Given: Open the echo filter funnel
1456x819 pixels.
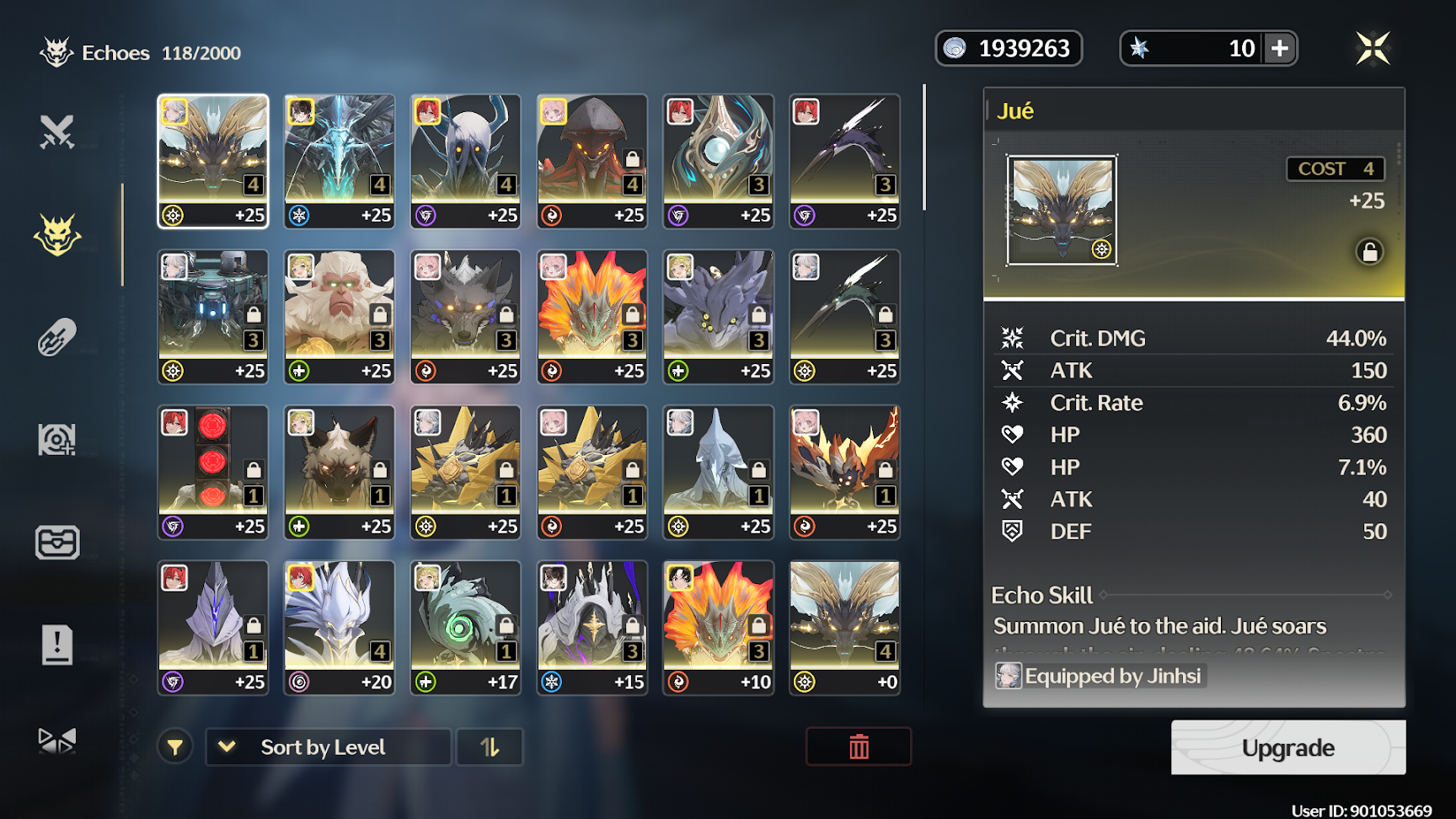Looking at the screenshot, I should [x=175, y=747].
